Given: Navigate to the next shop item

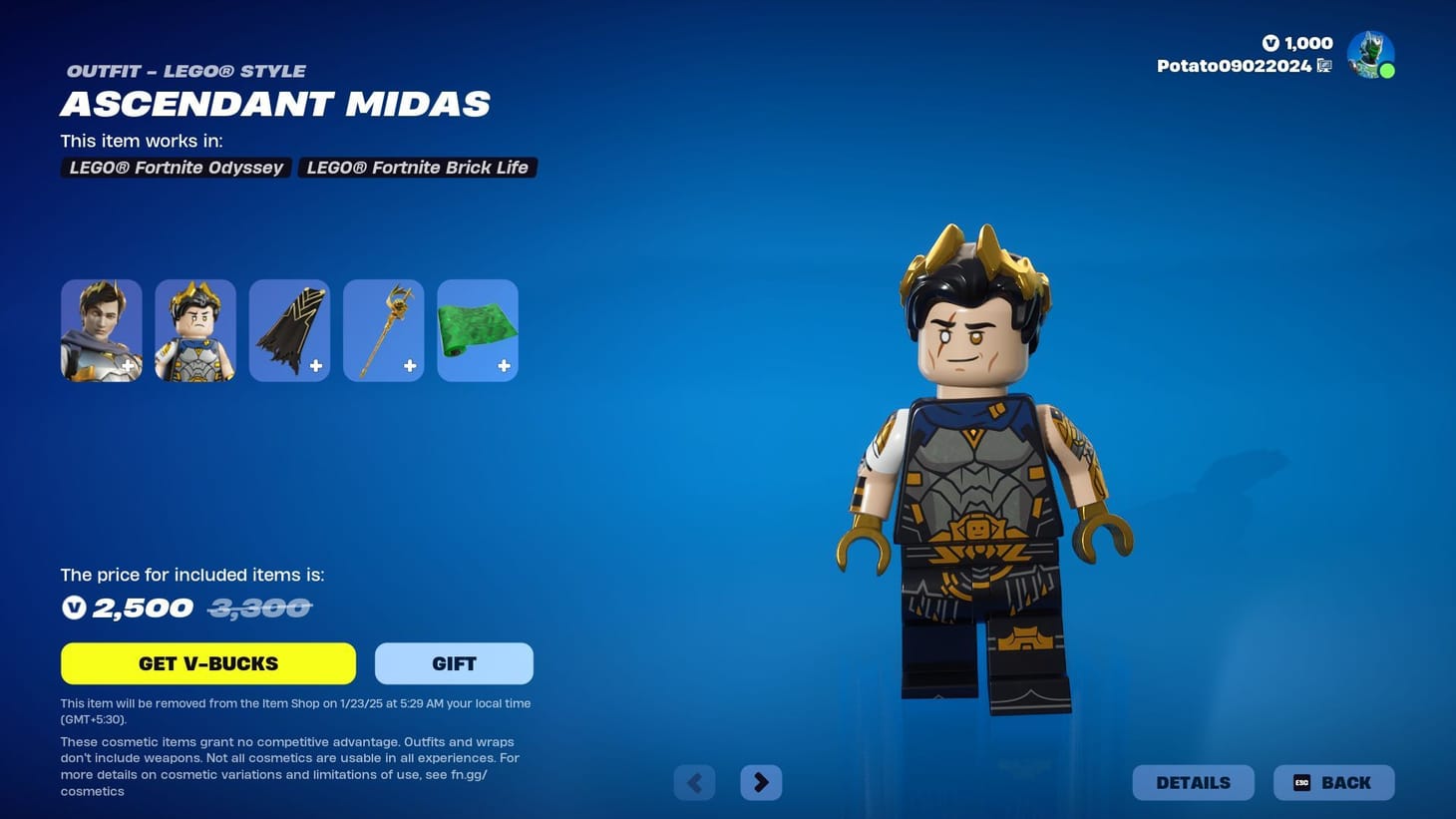Looking at the screenshot, I should point(760,782).
